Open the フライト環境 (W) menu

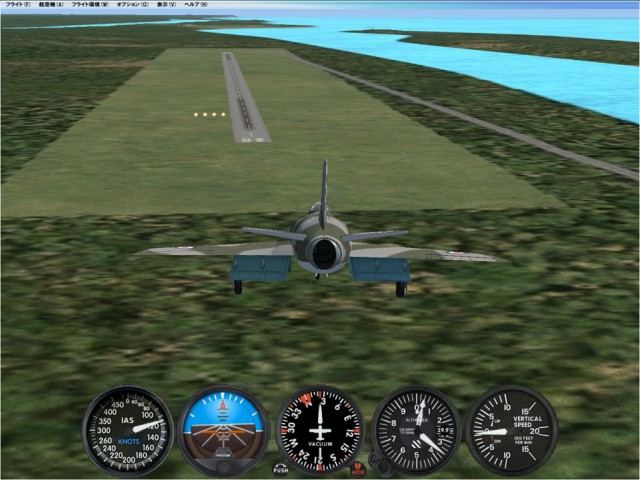coord(90,4)
